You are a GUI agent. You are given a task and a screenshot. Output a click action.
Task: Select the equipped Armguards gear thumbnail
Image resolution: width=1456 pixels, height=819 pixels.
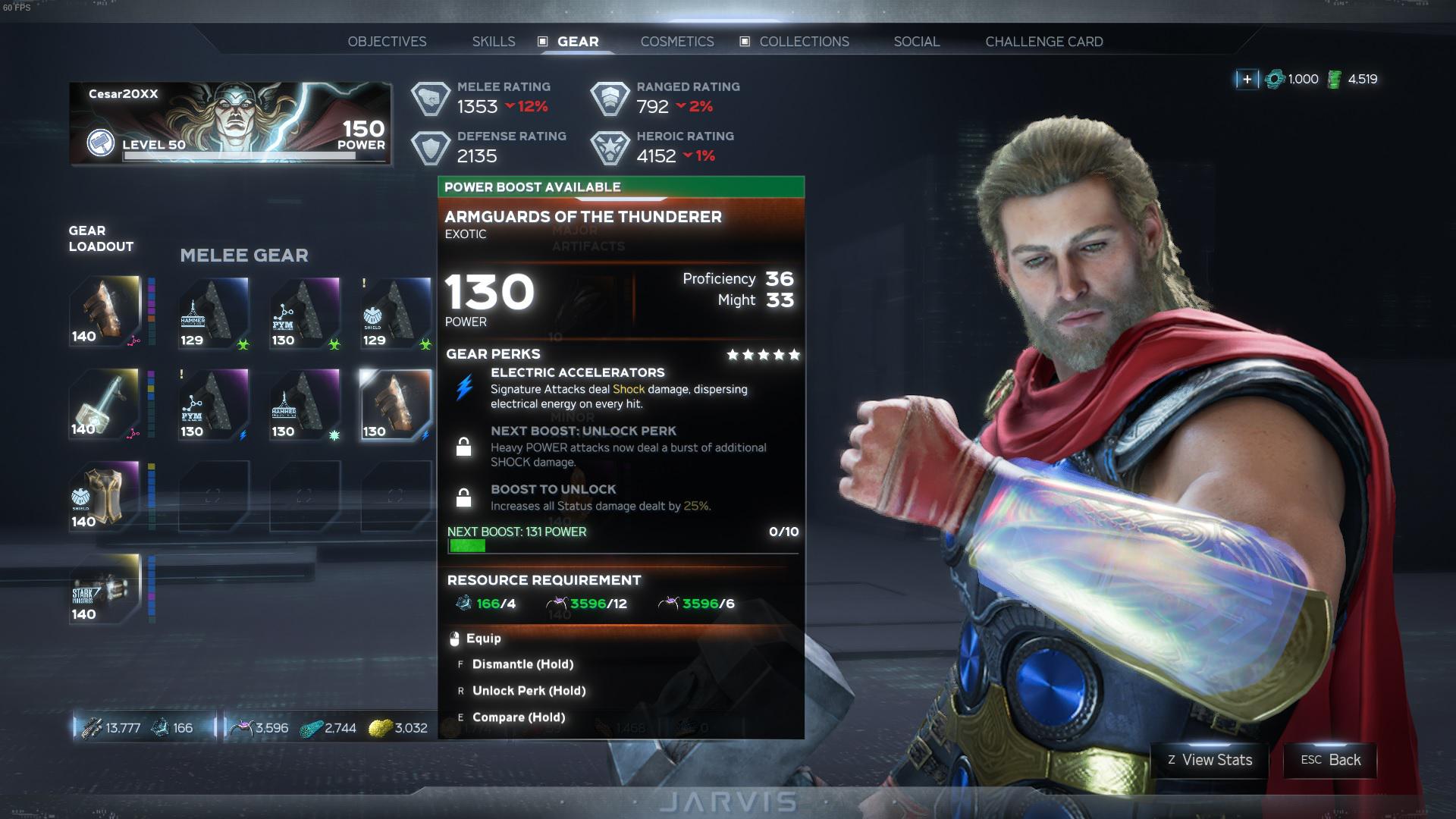(394, 406)
